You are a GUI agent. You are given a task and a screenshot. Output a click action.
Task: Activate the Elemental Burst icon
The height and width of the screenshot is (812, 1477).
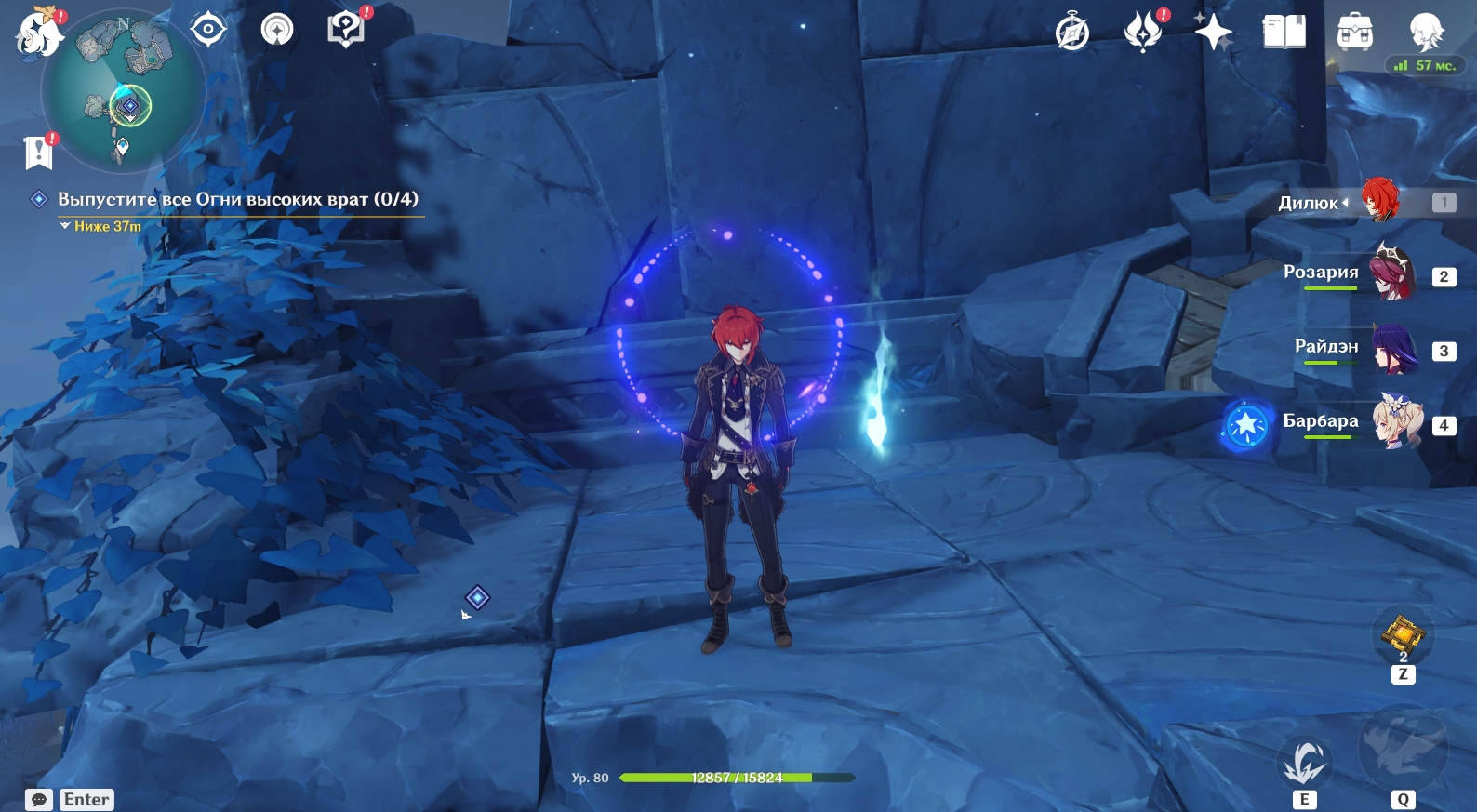[x=1403, y=748]
